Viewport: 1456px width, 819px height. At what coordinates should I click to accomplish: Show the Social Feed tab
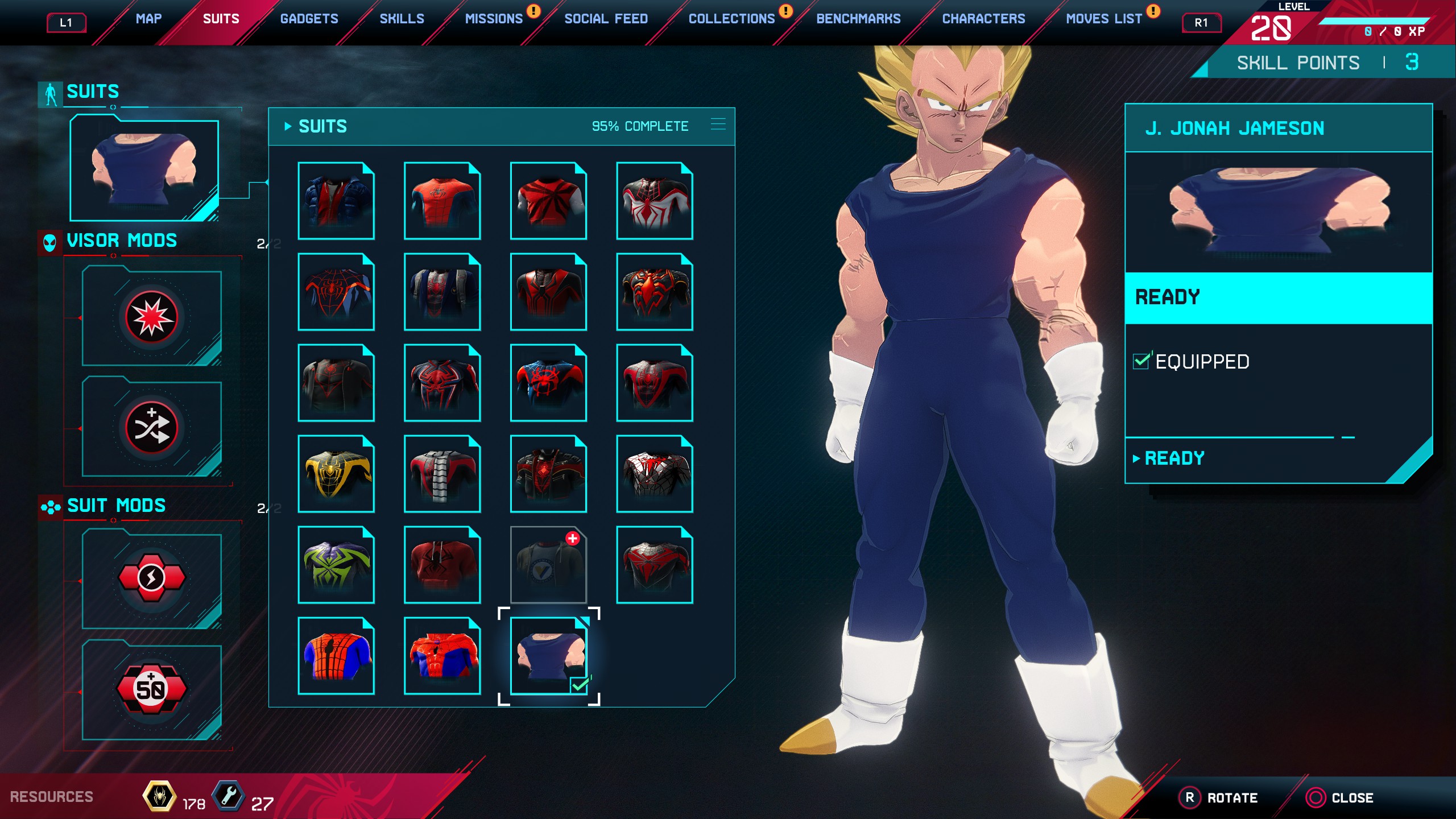[606, 19]
